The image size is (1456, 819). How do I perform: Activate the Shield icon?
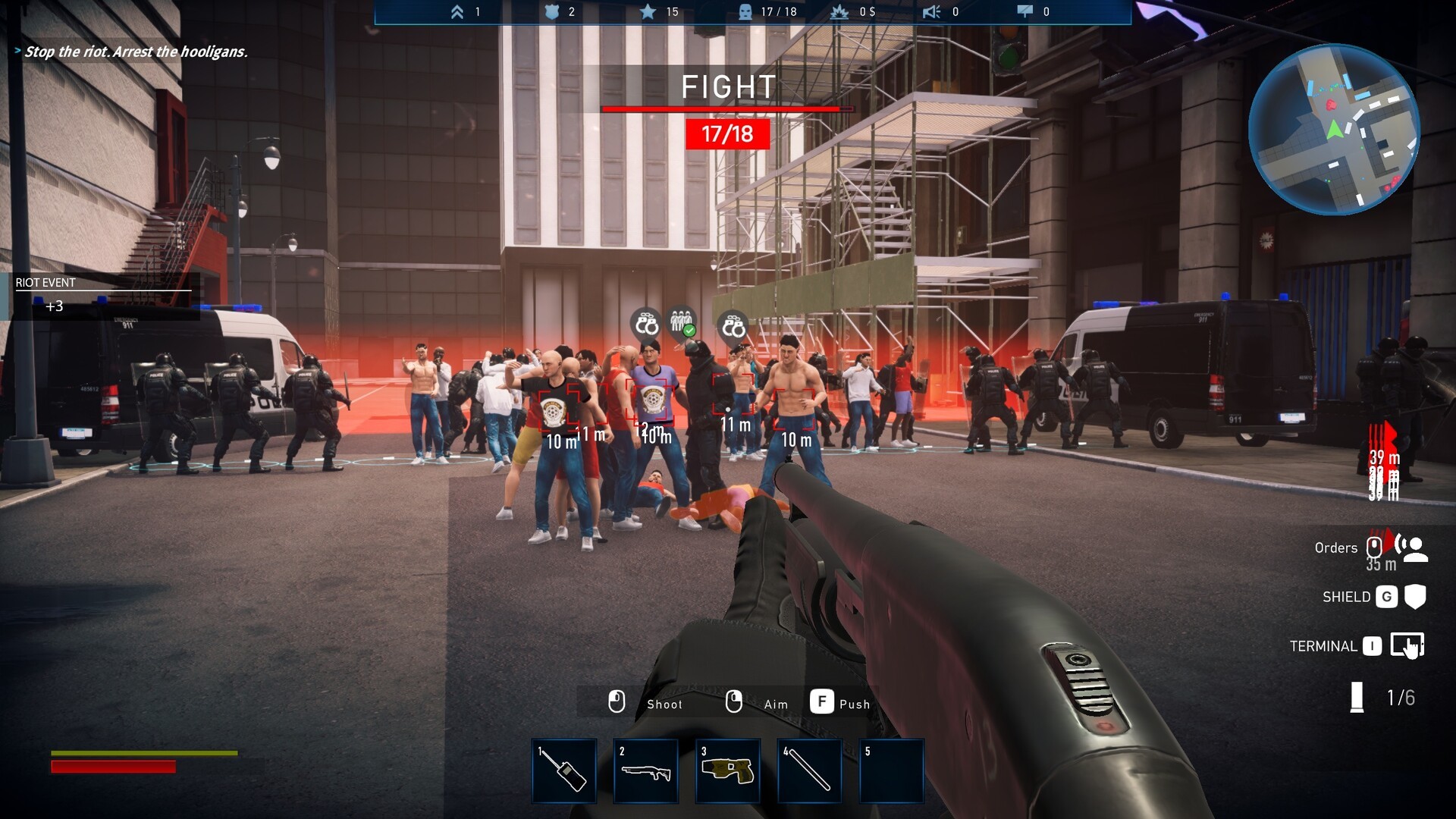pos(1415,597)
